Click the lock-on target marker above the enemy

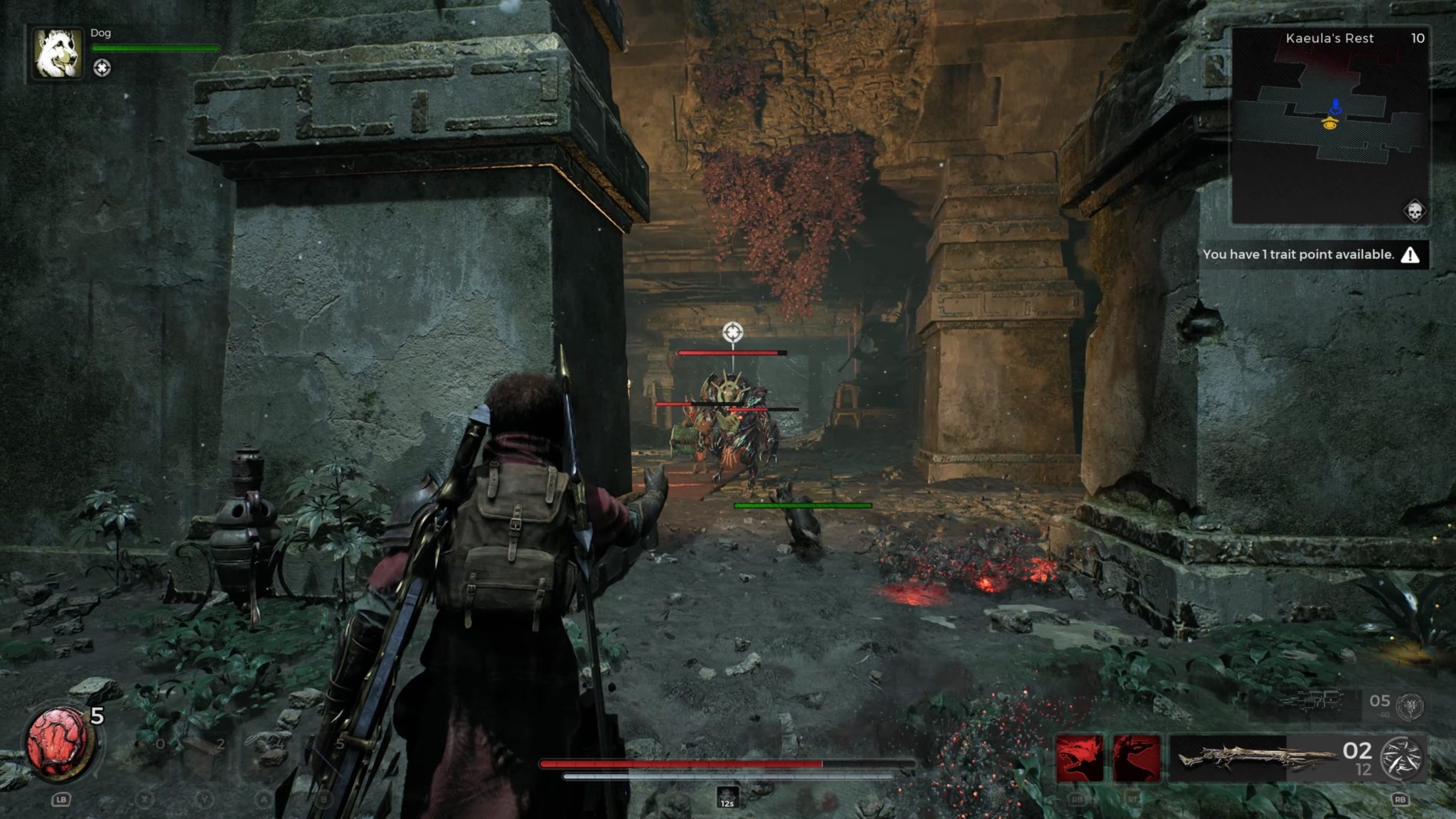point(733,331)
